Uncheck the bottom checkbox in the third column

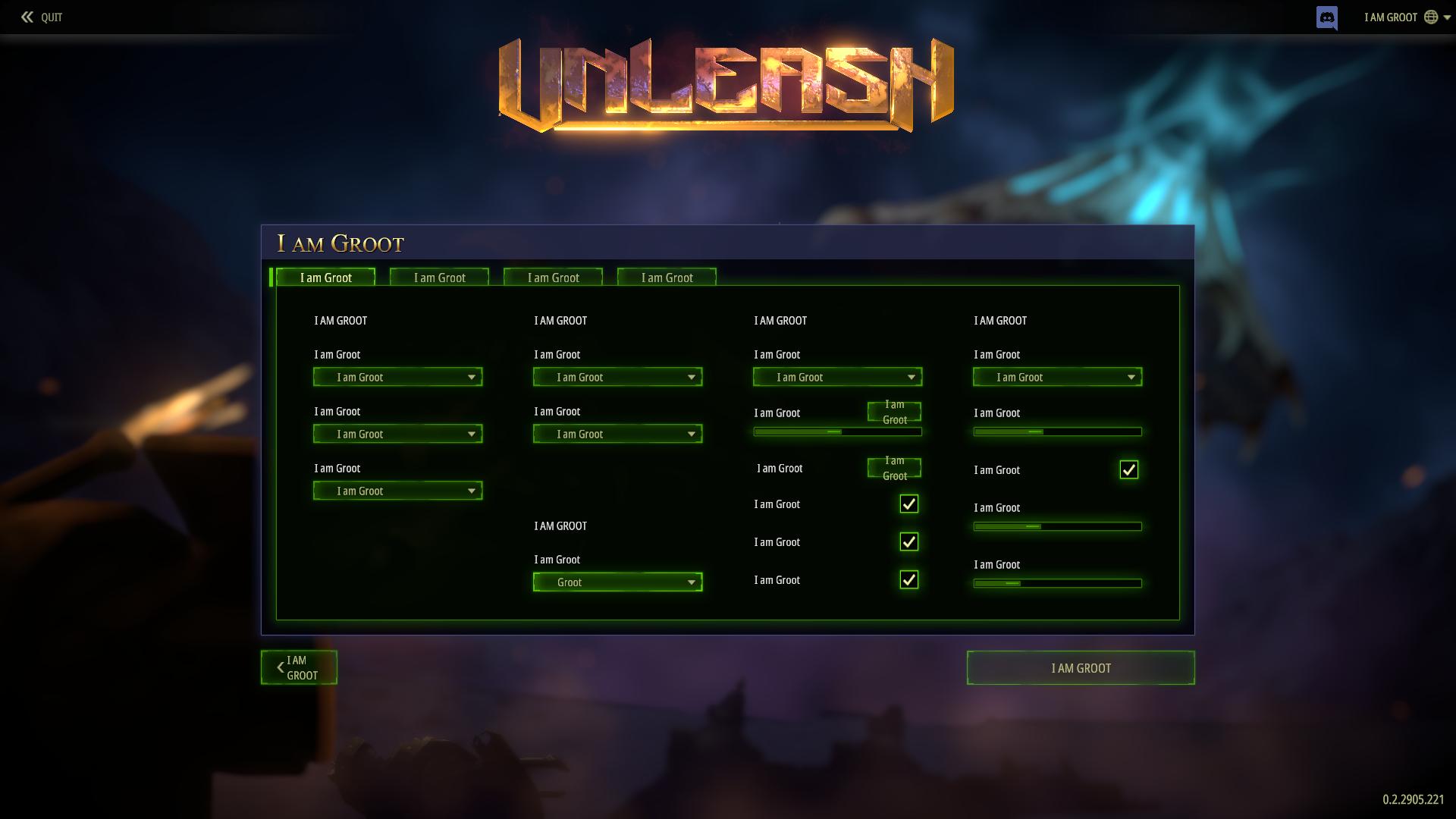click(x=908, y=579)
